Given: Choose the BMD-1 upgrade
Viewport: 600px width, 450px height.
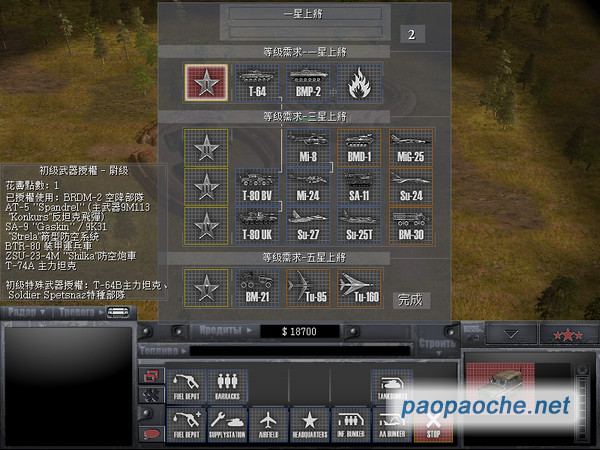Looking at the screenshot, I should coord(360,148).
